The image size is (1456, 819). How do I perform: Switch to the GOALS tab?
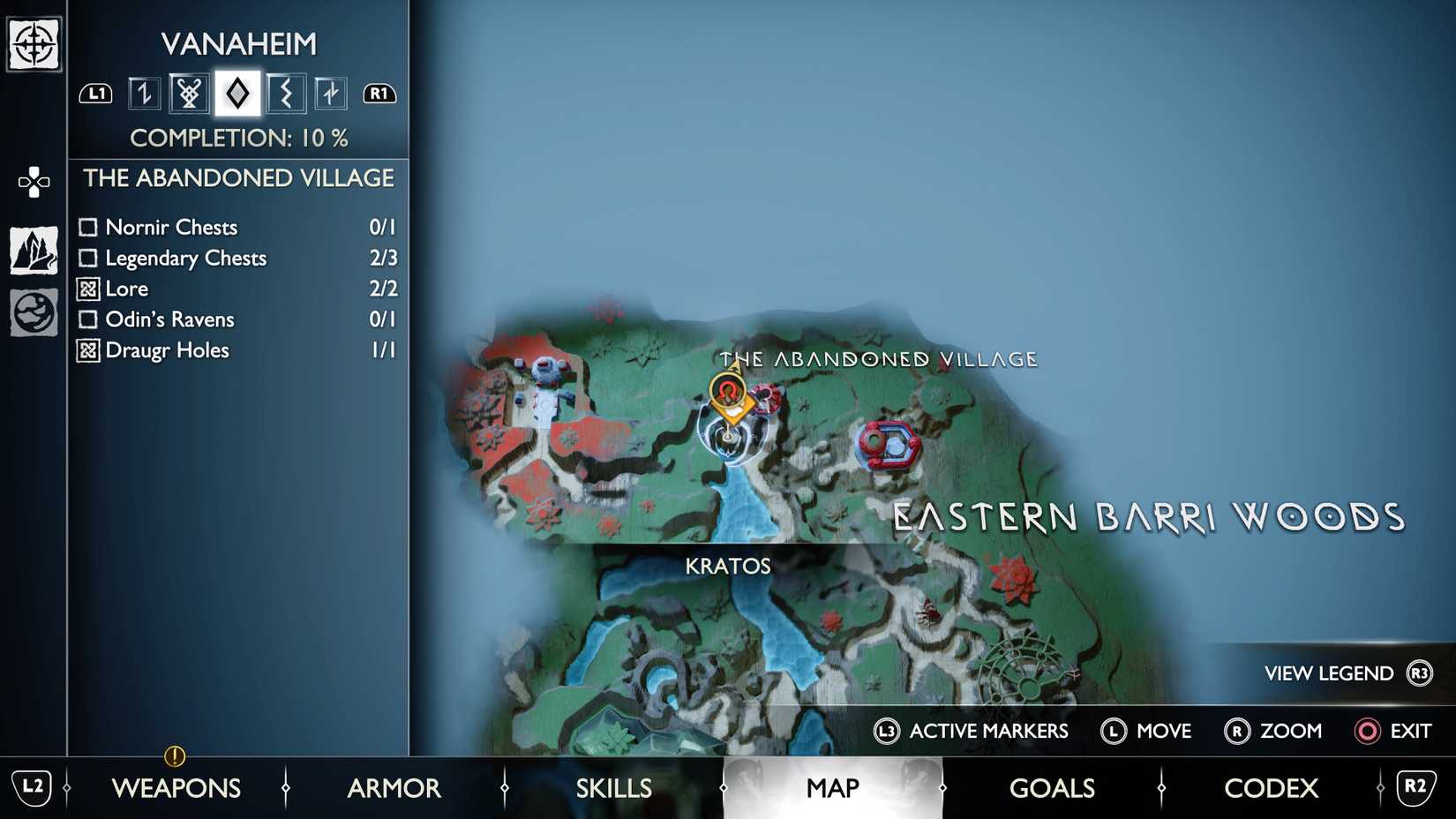coord(1052,788)
